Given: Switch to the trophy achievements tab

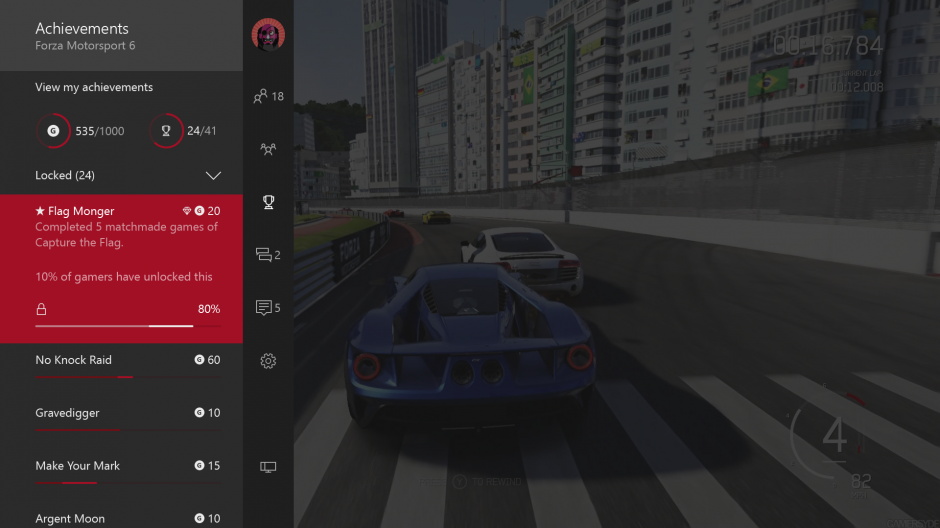Looking at the screenshot, I should tap(268, 202).
